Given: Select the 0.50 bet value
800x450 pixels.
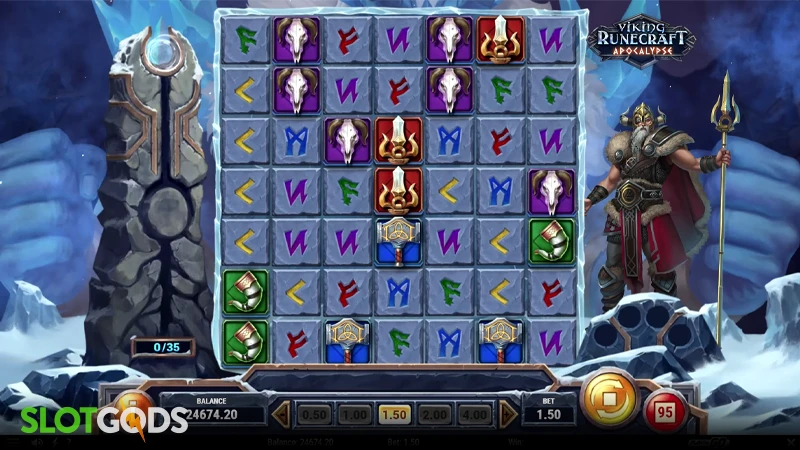Looking at the screenshot, I should (315, 414).
